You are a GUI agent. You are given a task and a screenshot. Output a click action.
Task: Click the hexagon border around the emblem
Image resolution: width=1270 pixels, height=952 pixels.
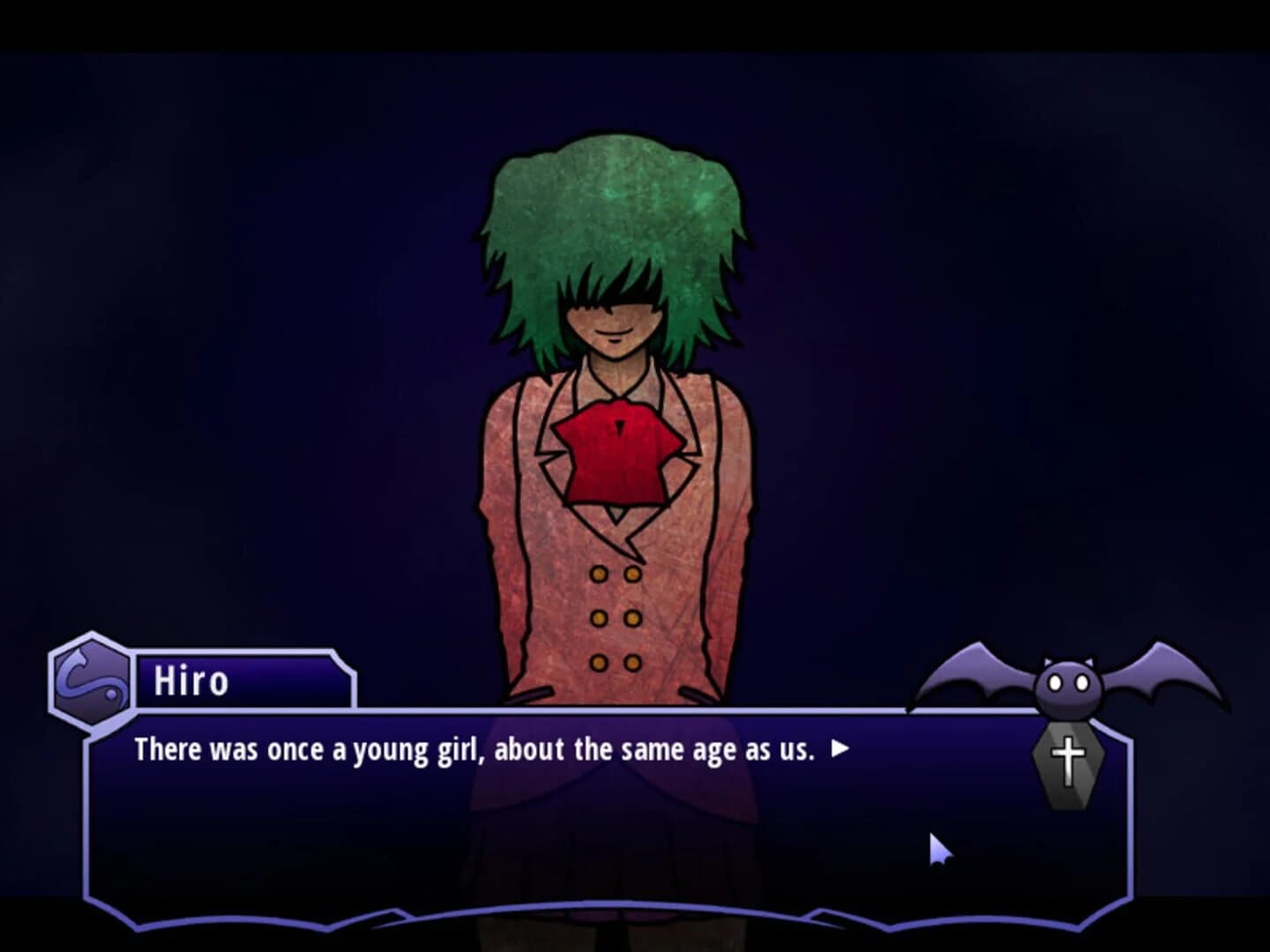(x=53, y=683)
